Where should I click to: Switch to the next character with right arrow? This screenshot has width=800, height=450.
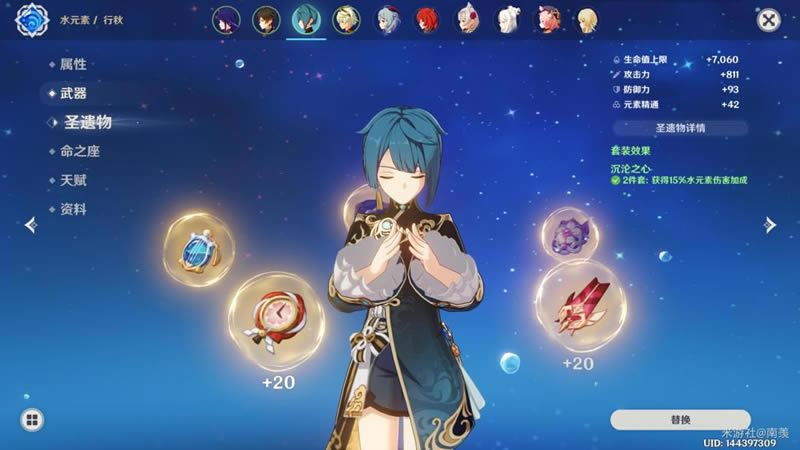770,225
